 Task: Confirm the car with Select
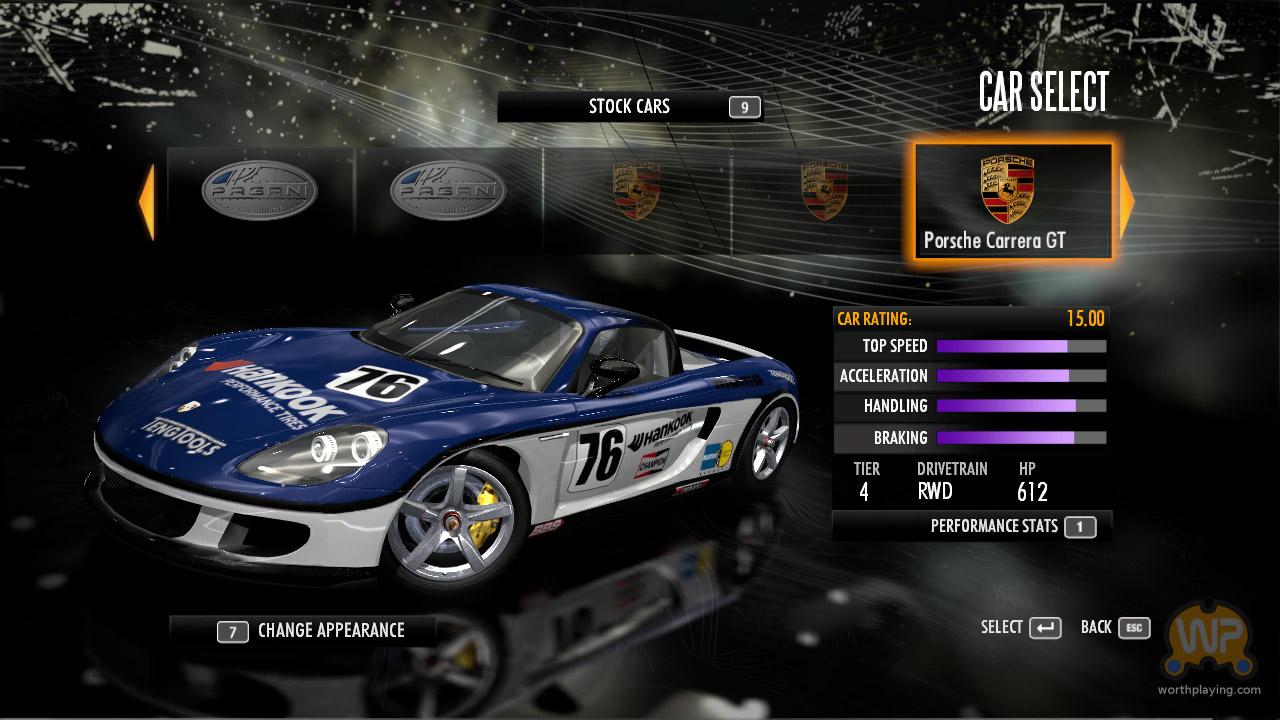[x=1021, y=627]
